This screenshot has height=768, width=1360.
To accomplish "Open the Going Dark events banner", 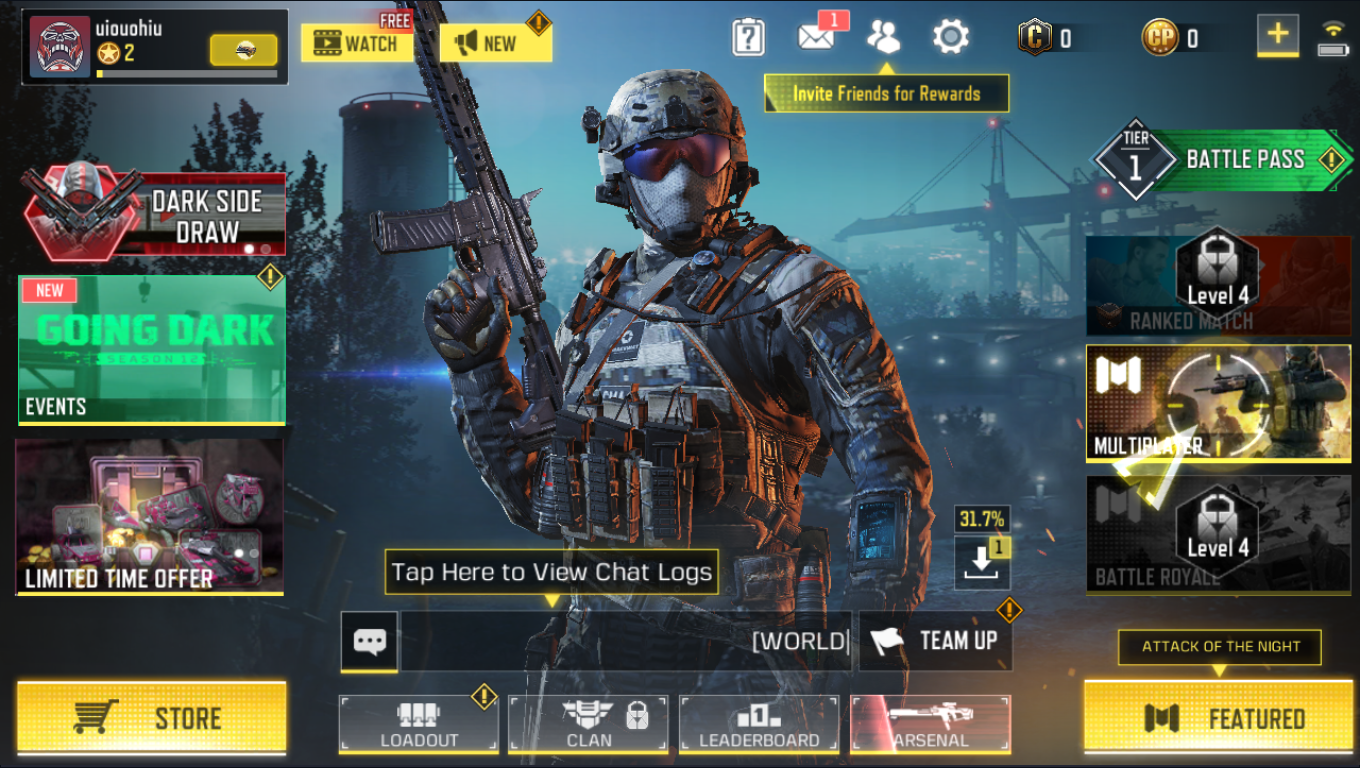I will pos(151,350).
